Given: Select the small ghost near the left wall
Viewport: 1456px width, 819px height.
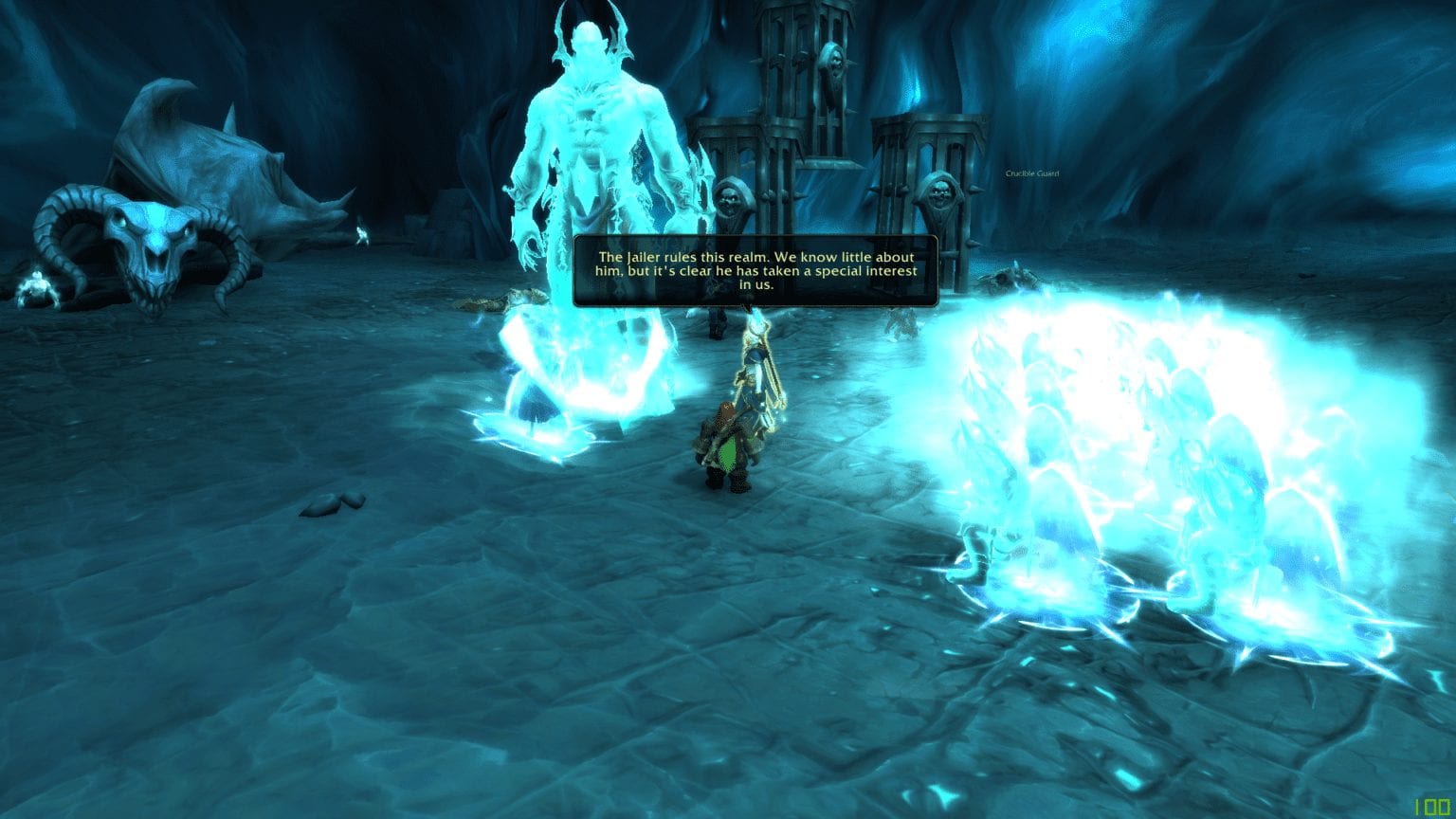Looking at the screenshot, I should pos(361,233).
